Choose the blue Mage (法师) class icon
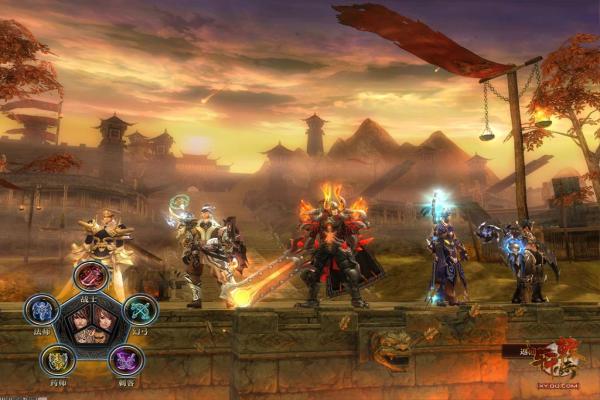Screen dimensions: 600x400 pyautogui.click(x=41, y=310)
